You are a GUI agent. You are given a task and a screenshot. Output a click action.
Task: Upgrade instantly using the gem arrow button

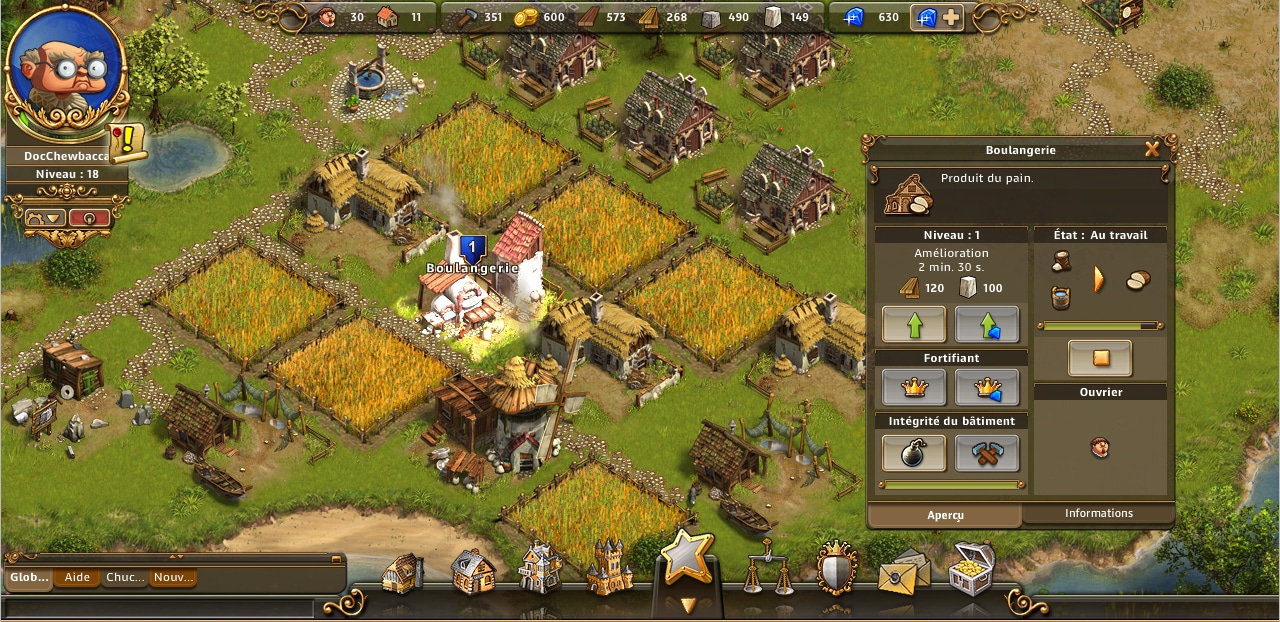coord(987,325)
